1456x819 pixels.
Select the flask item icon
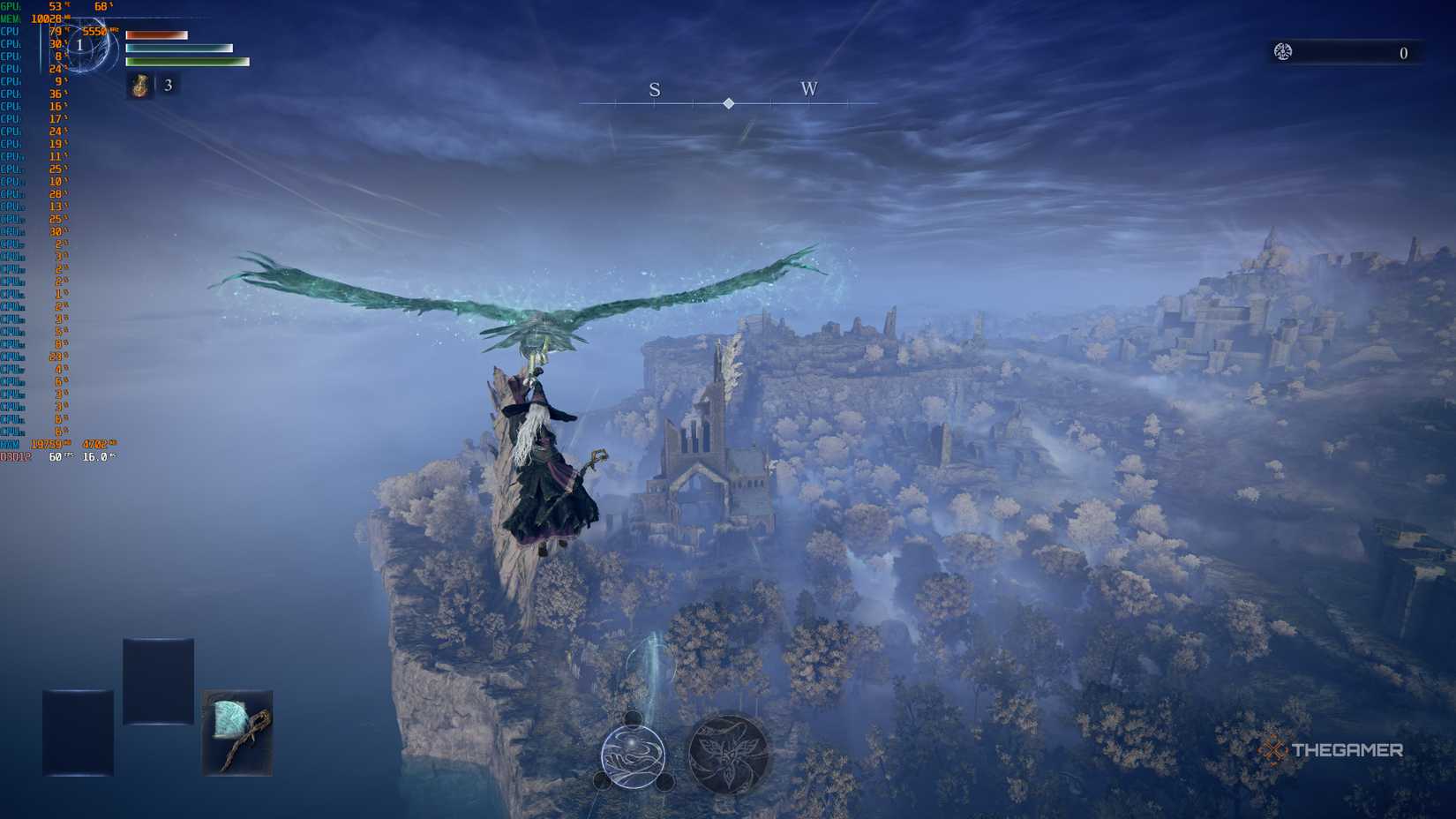(140, 86)
